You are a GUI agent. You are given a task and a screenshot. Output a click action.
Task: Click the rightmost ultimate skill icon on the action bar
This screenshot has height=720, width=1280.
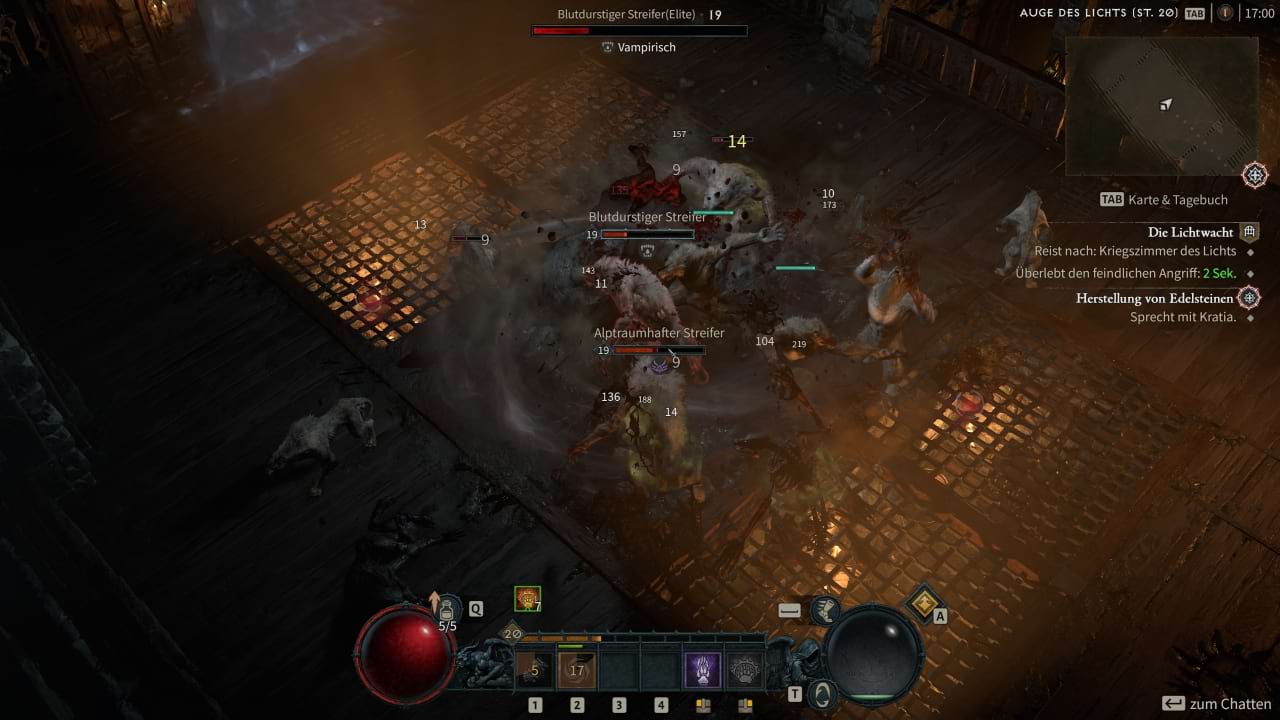point(745,668)
